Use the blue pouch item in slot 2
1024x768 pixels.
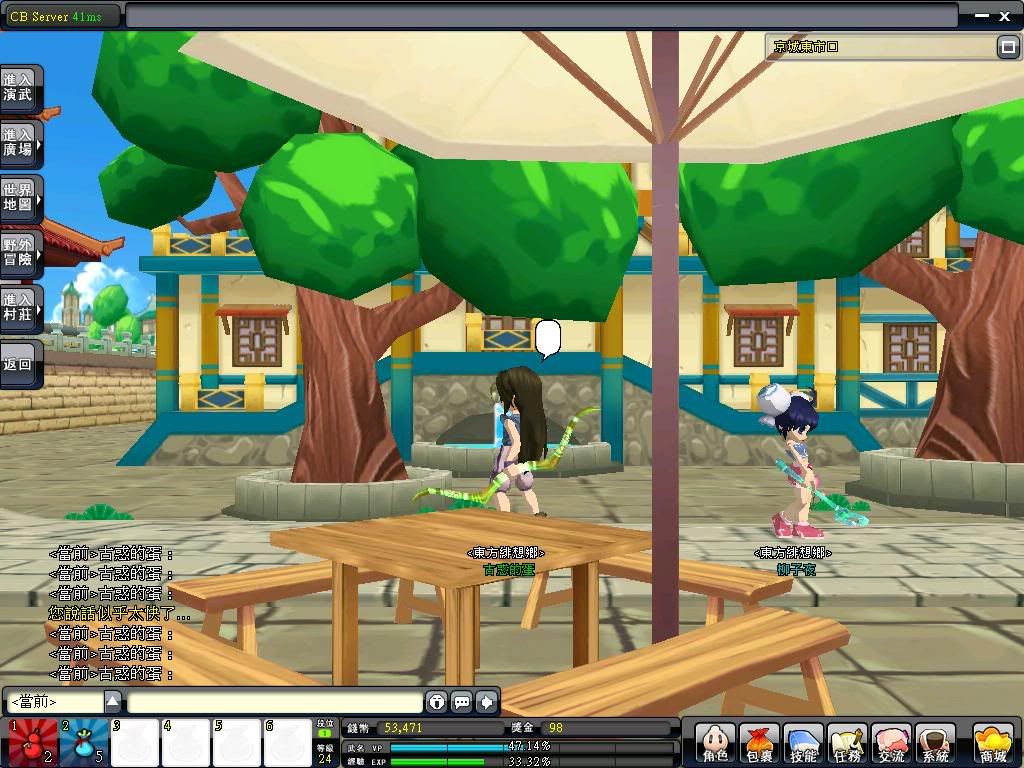tap(83, 742)
